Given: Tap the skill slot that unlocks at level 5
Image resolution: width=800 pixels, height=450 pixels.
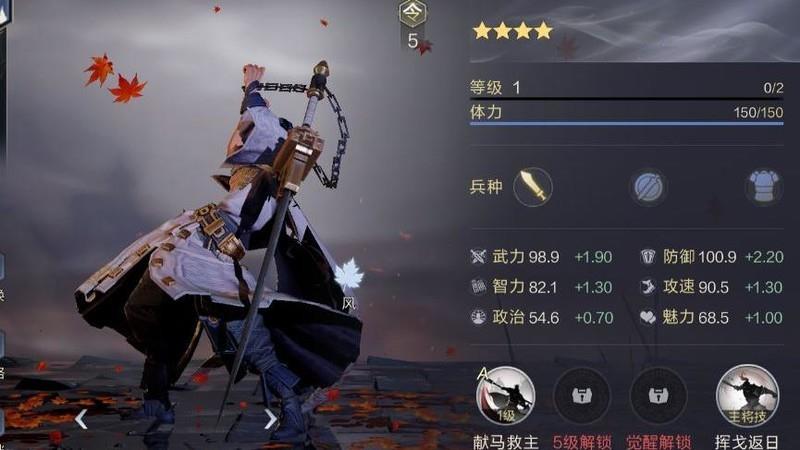Looking at the screenshot, I should (581, 395).
